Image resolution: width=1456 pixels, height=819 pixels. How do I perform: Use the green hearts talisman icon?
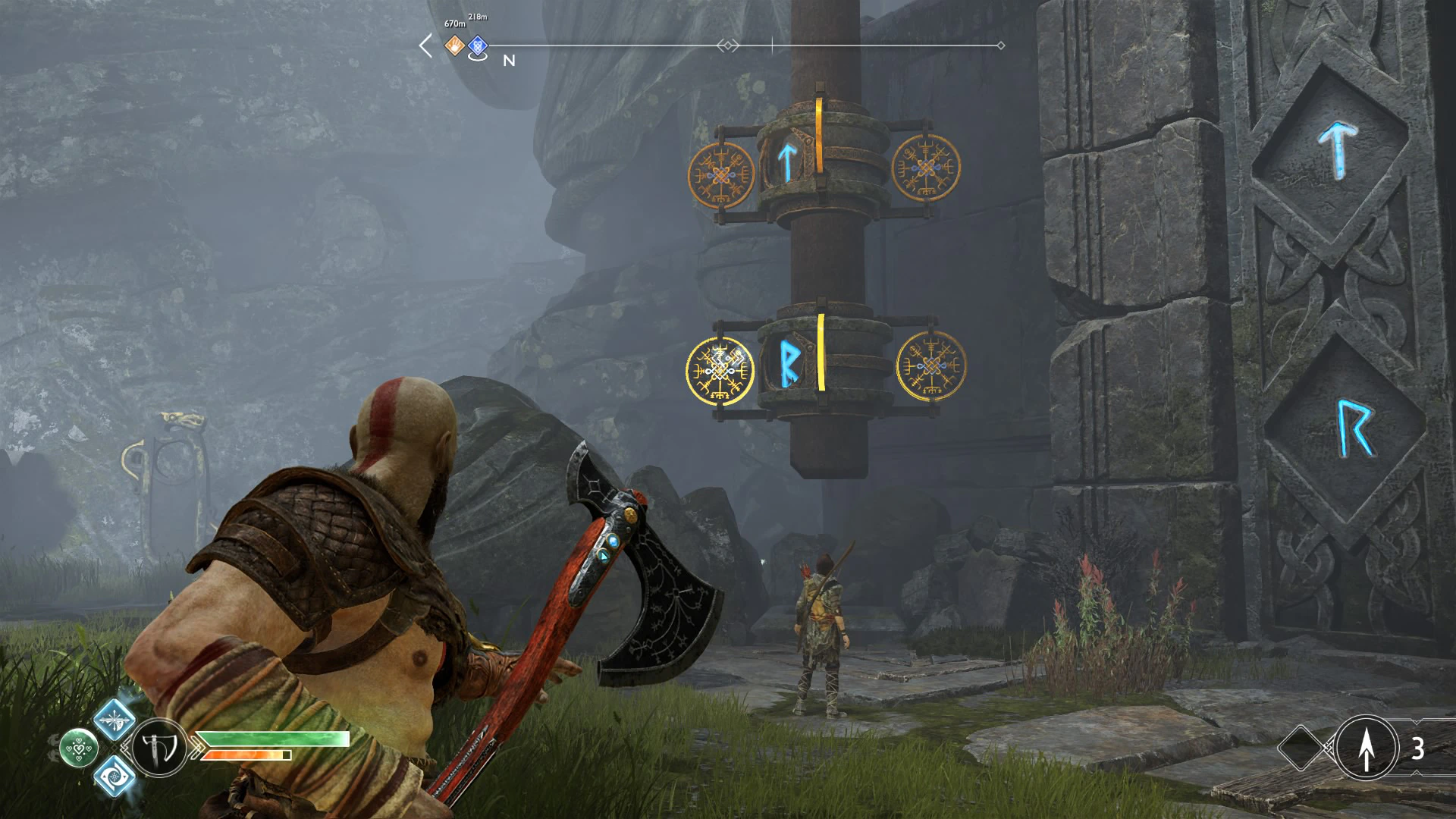(79, 748)
